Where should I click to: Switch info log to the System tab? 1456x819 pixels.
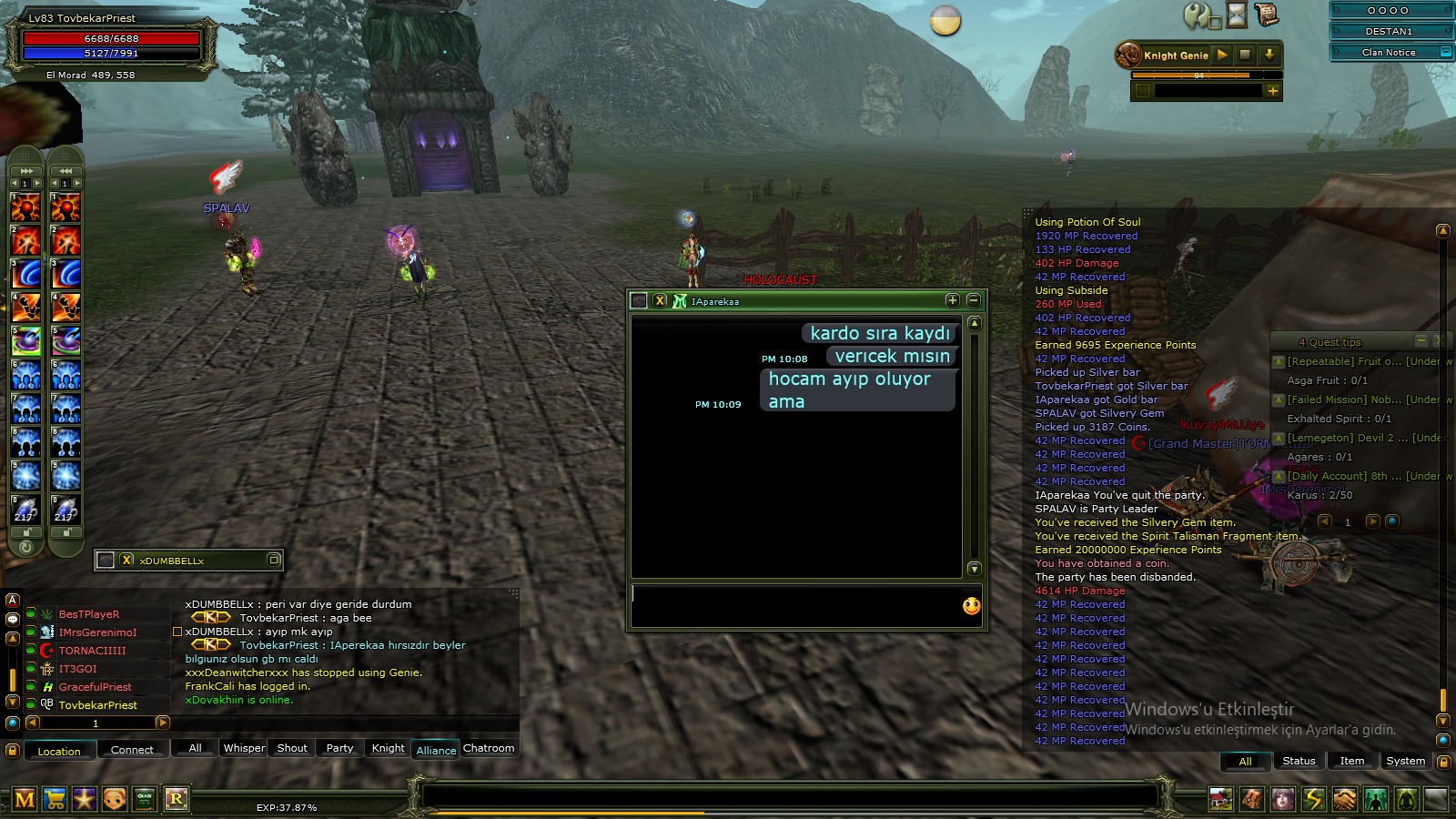click(x=1405, y=761)
